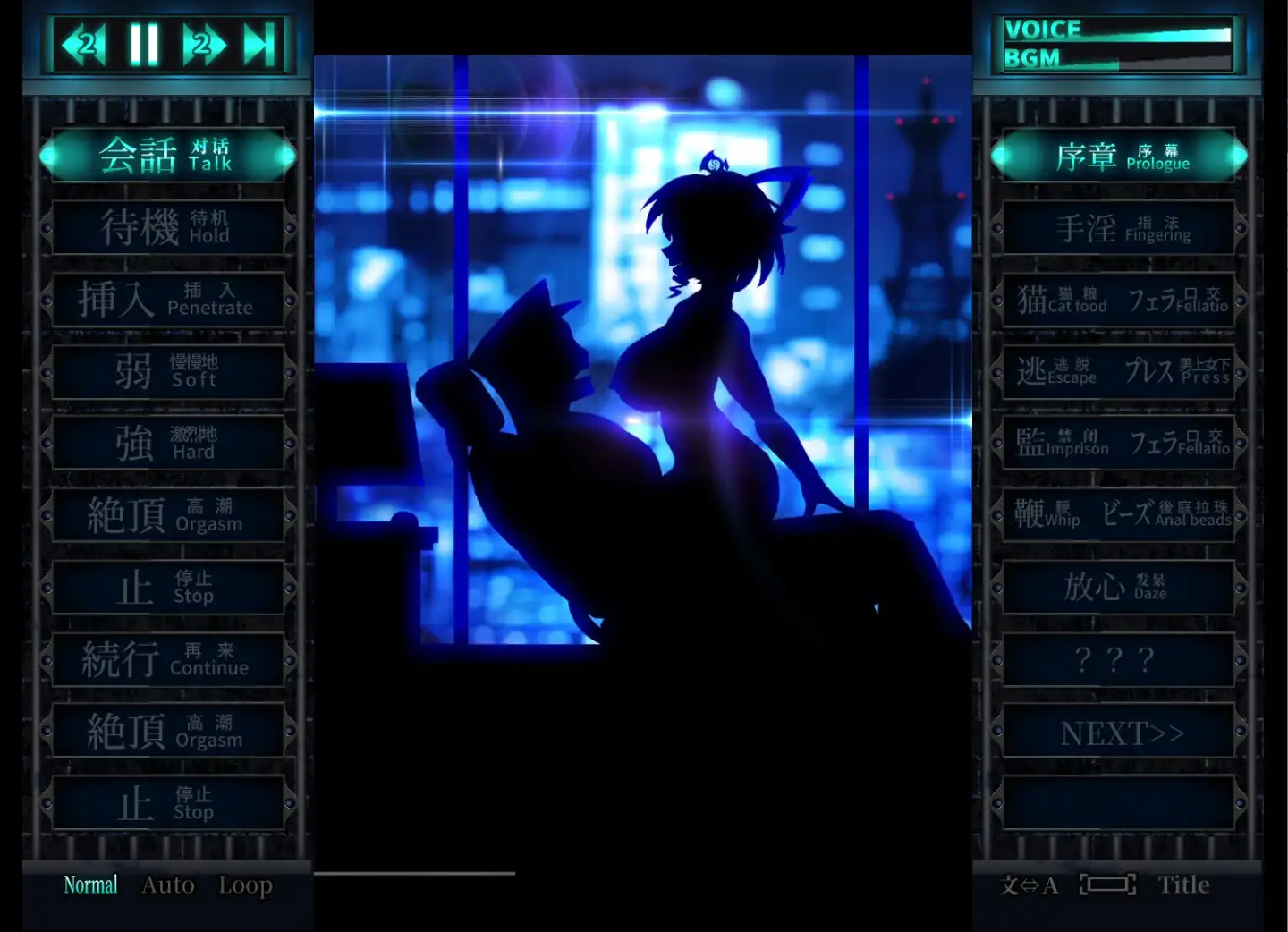Enable Auto playback mode

[166, 885]
